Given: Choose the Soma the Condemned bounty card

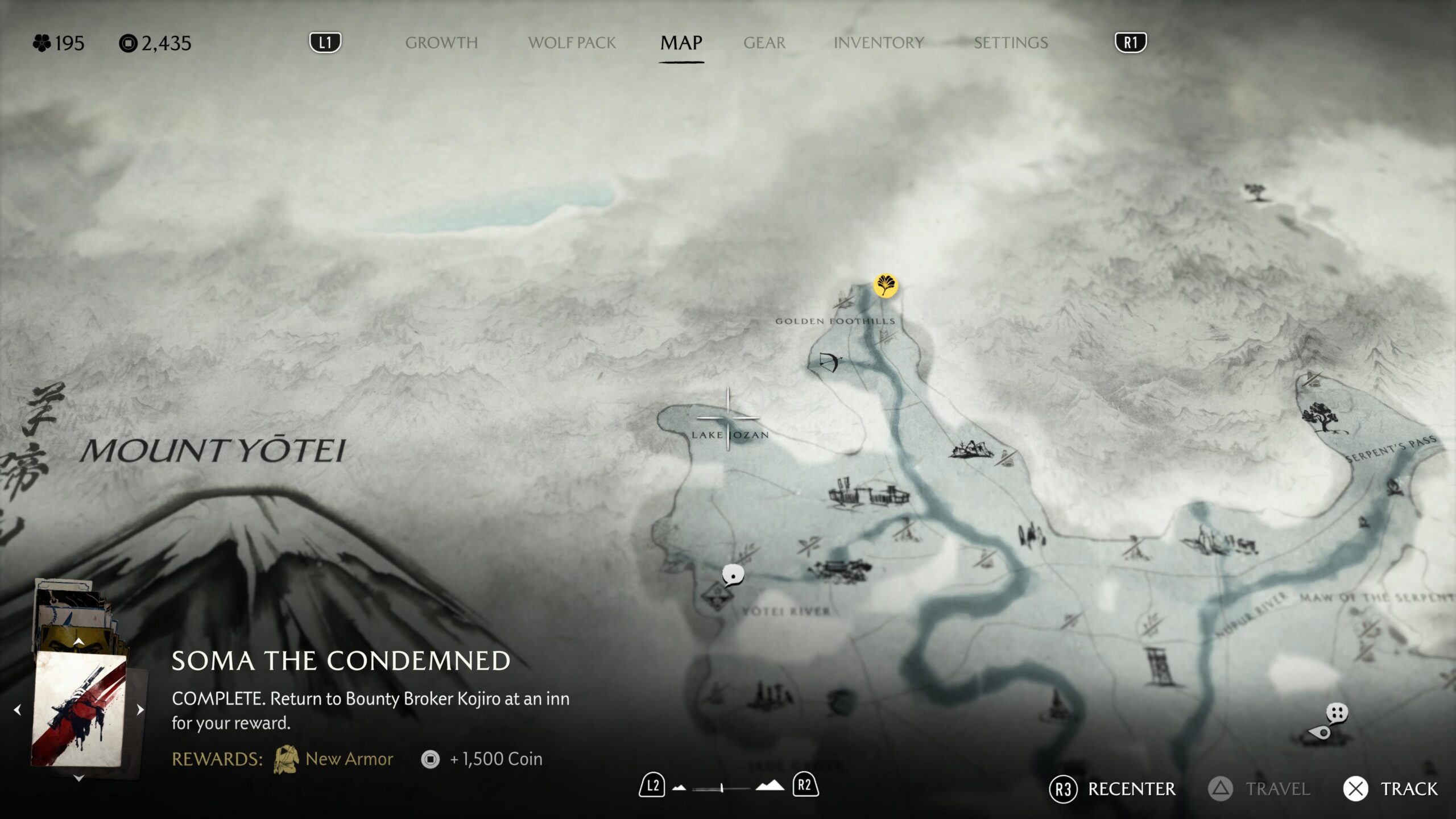Looking at the screenshot, I should coord(78,709).
